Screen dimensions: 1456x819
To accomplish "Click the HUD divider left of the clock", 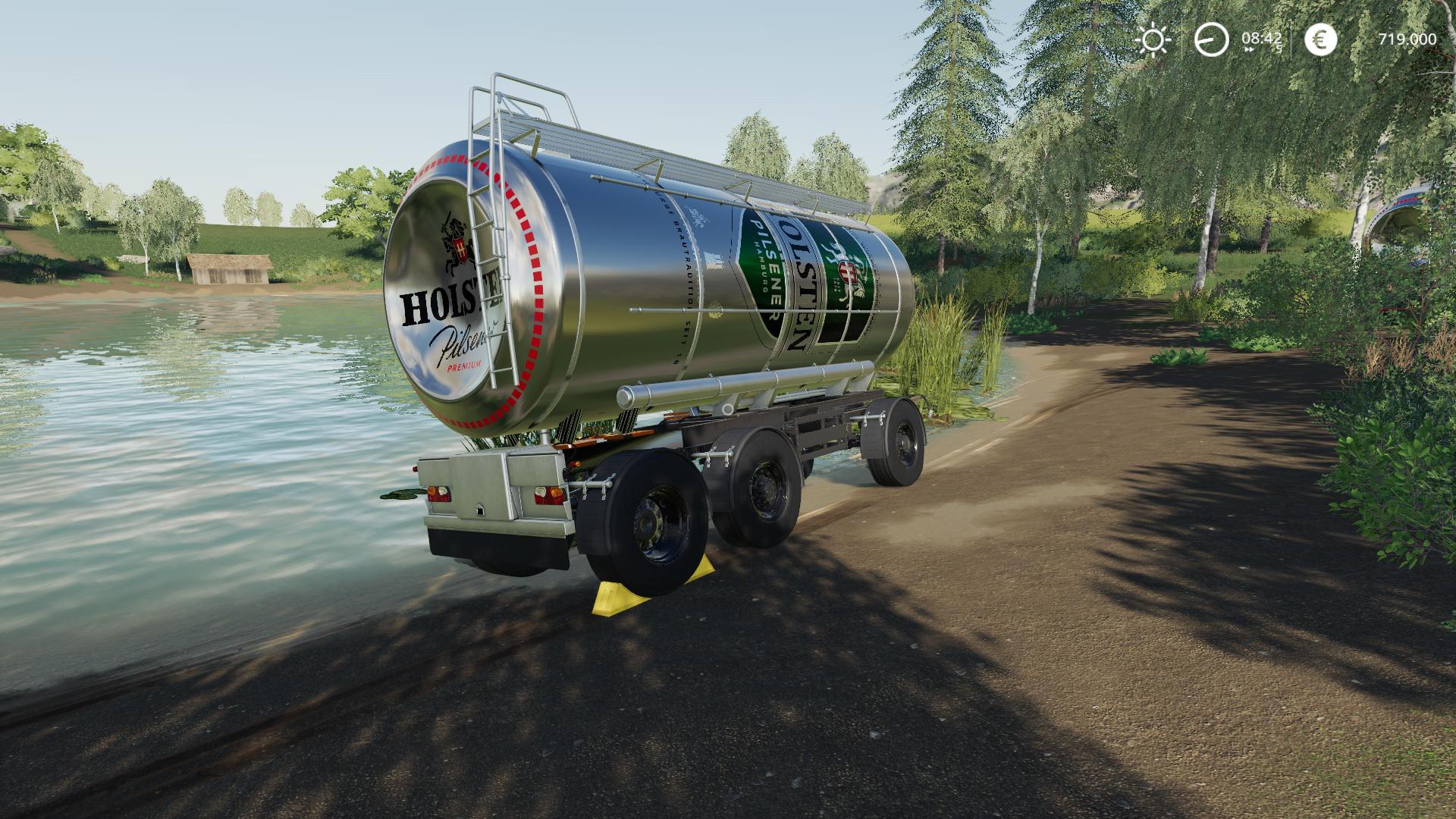I will [1184, 39].
